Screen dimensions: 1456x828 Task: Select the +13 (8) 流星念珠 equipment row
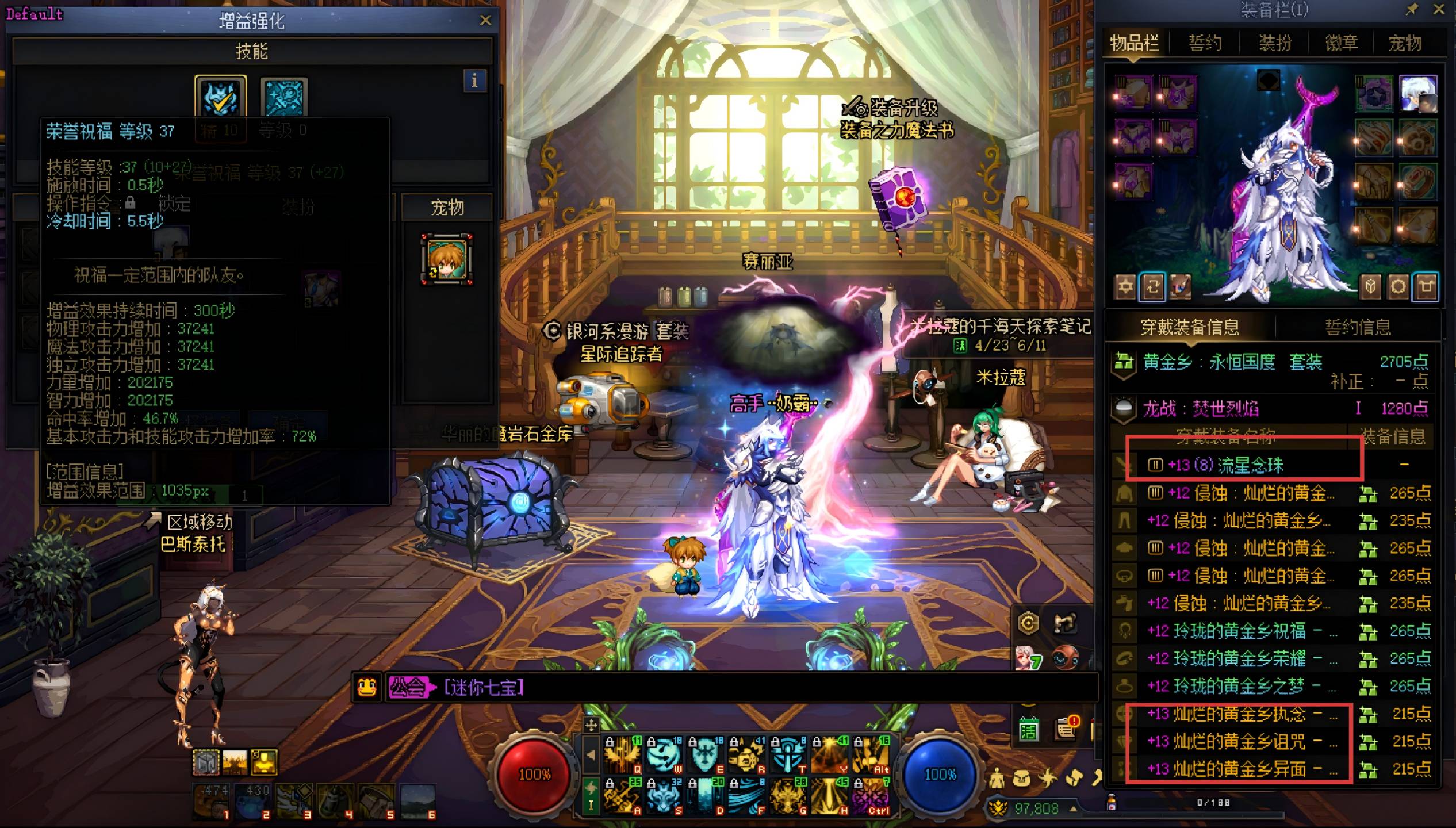1225,465
